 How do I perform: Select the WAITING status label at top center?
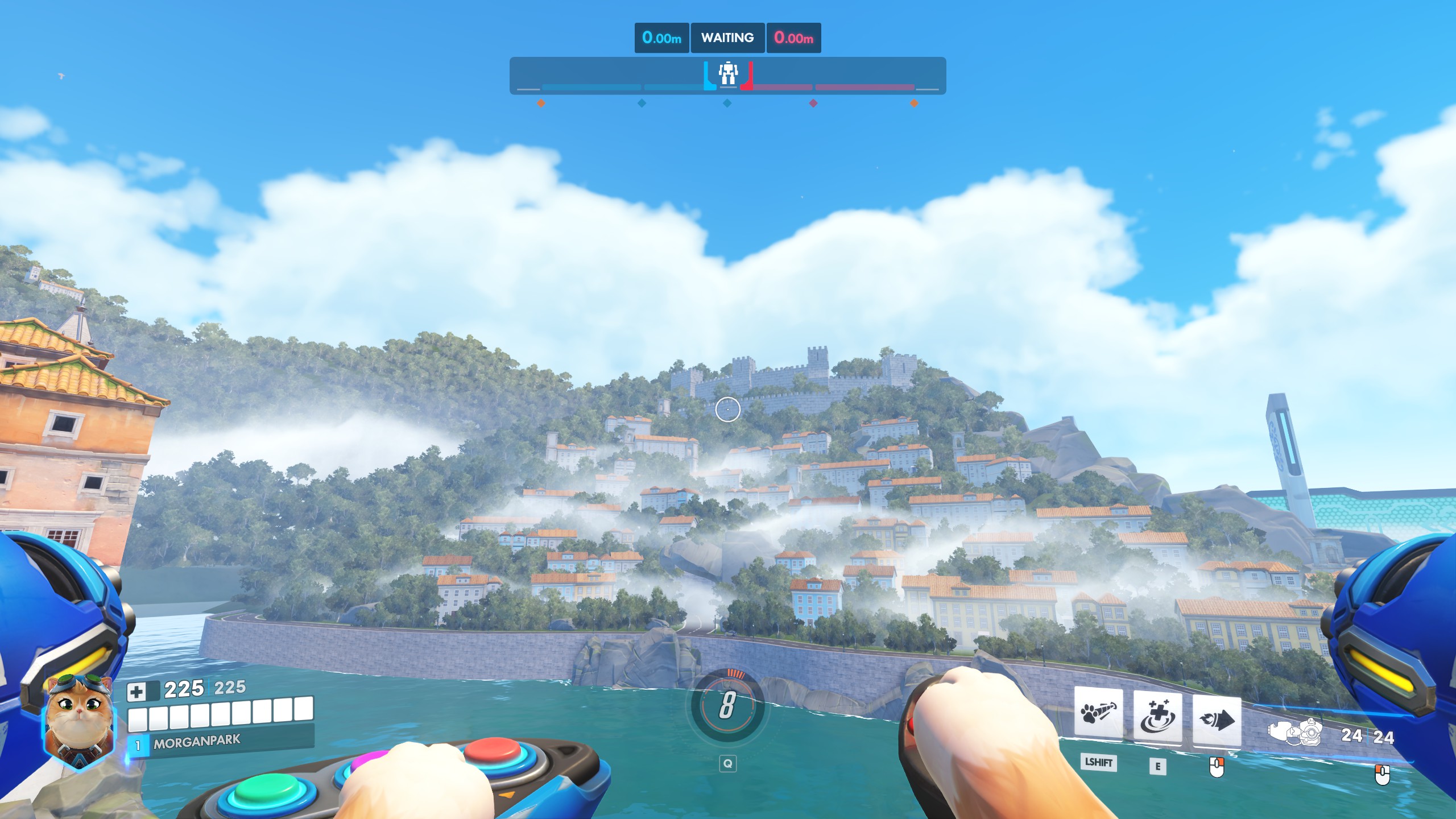(727, 38)
